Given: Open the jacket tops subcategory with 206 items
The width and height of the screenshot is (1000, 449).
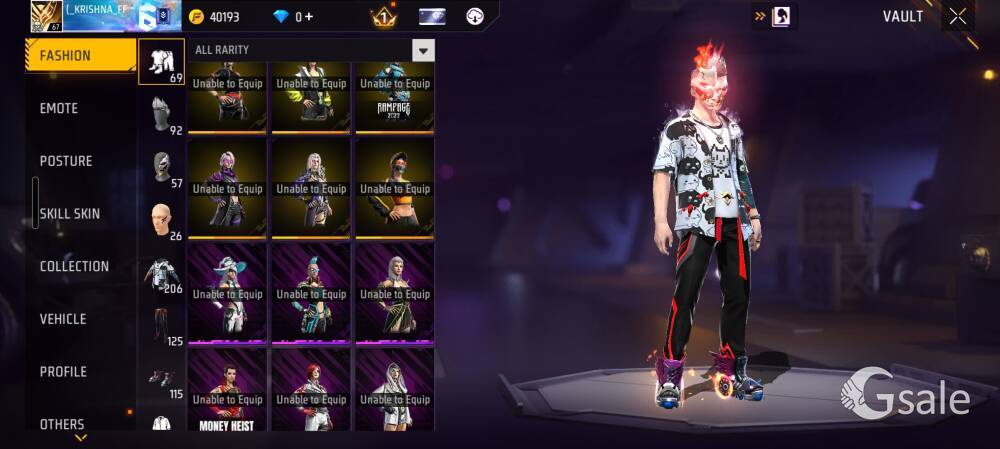Looking at the screenshot, I should tap(161, 274).
